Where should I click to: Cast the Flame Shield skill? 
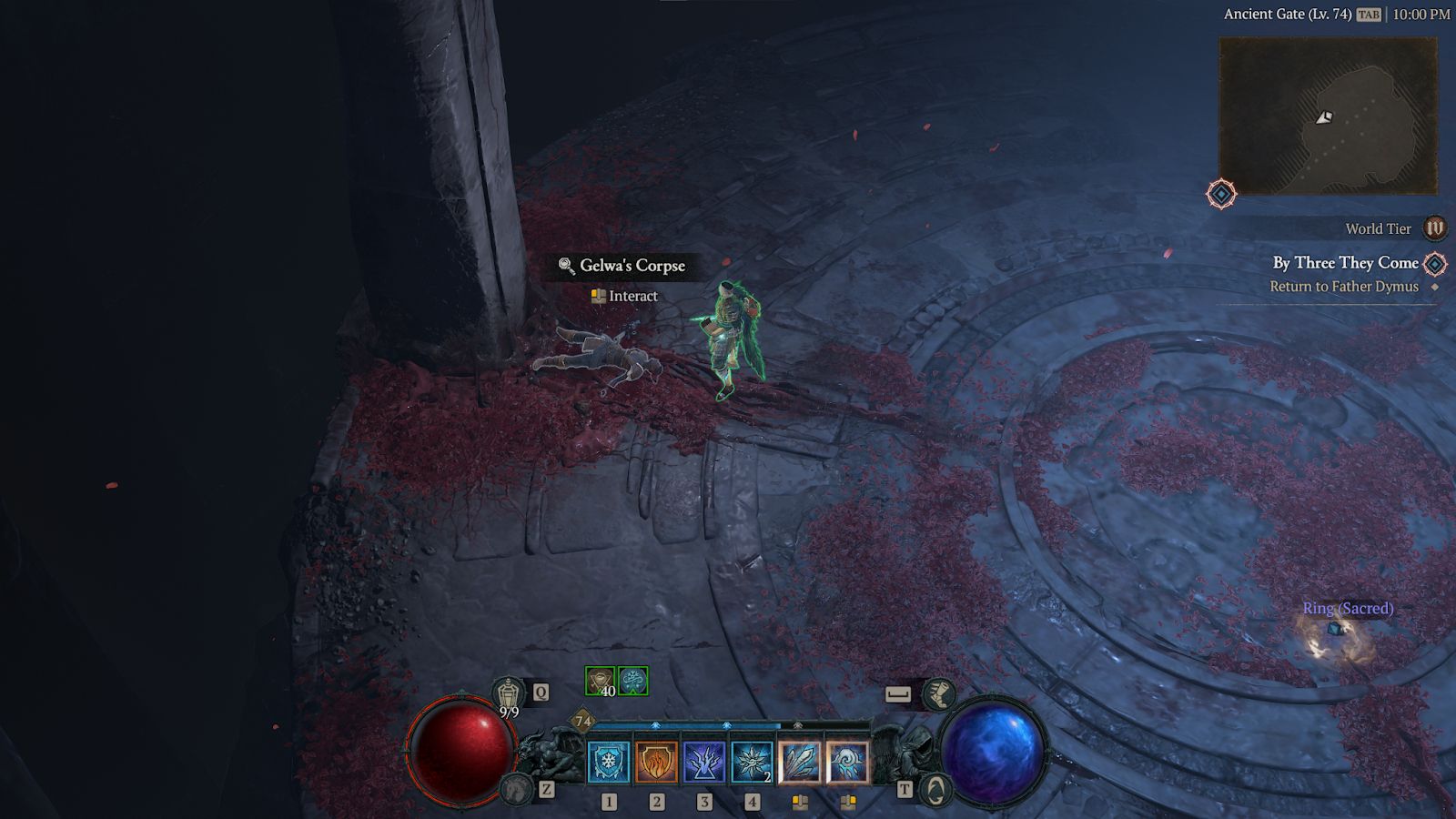(x=656, y=763)
